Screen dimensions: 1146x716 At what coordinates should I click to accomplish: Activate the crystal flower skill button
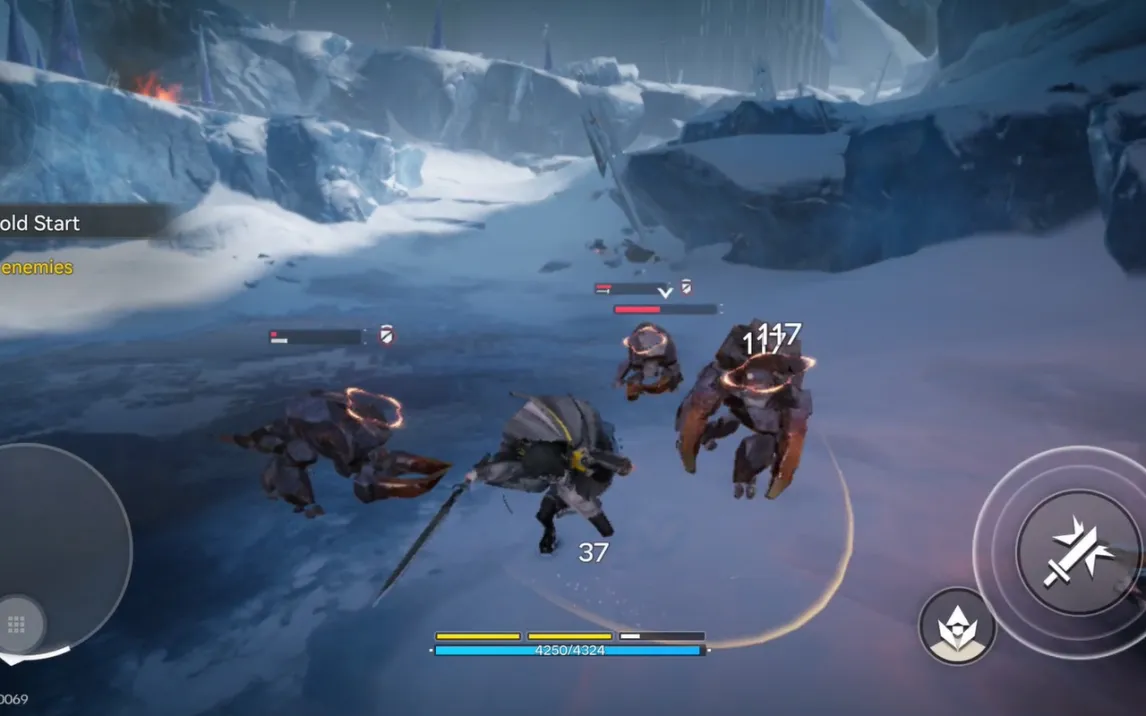tap(957, 626)
